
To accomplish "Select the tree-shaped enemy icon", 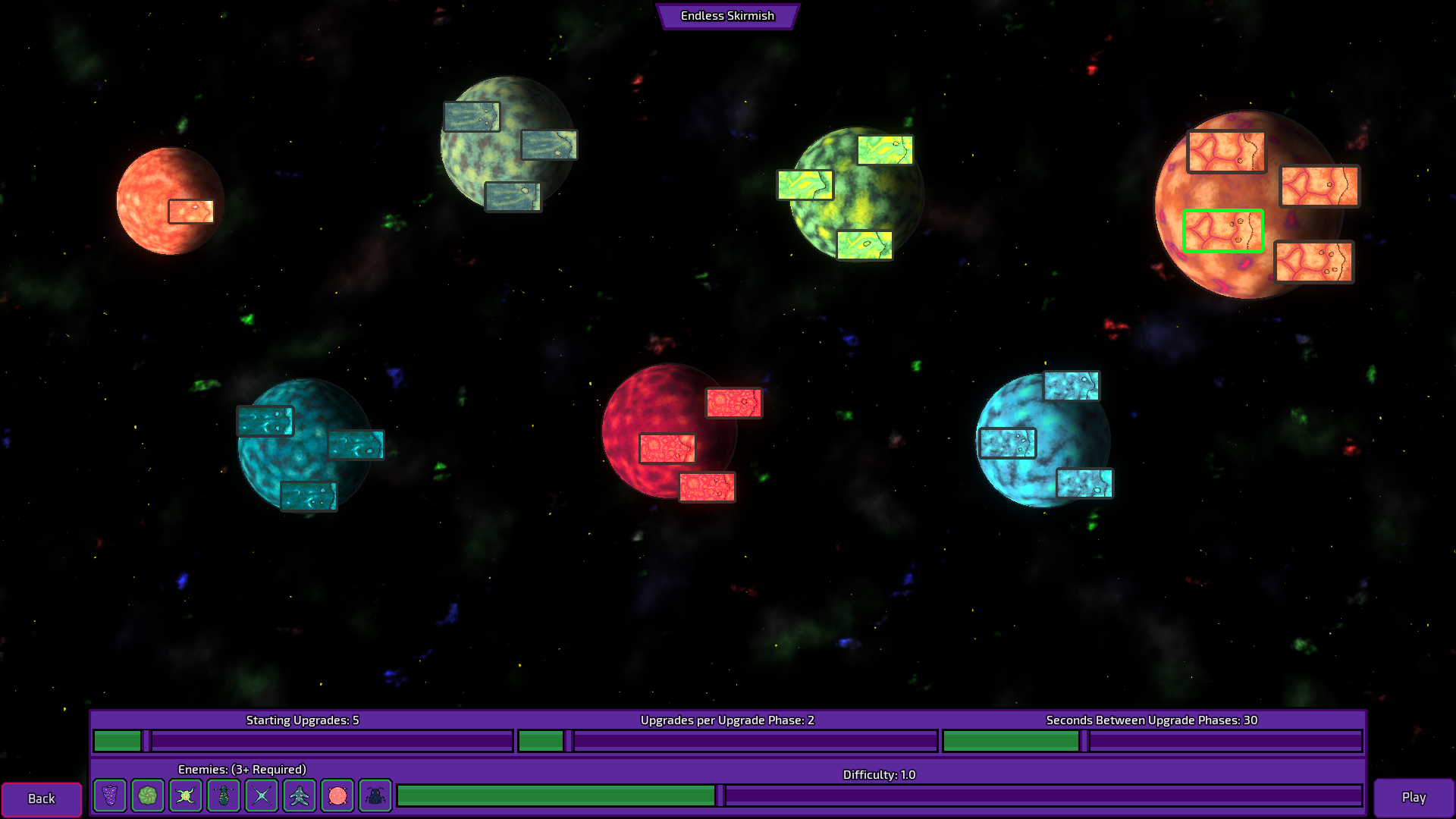I will click(x=299, y=795).
